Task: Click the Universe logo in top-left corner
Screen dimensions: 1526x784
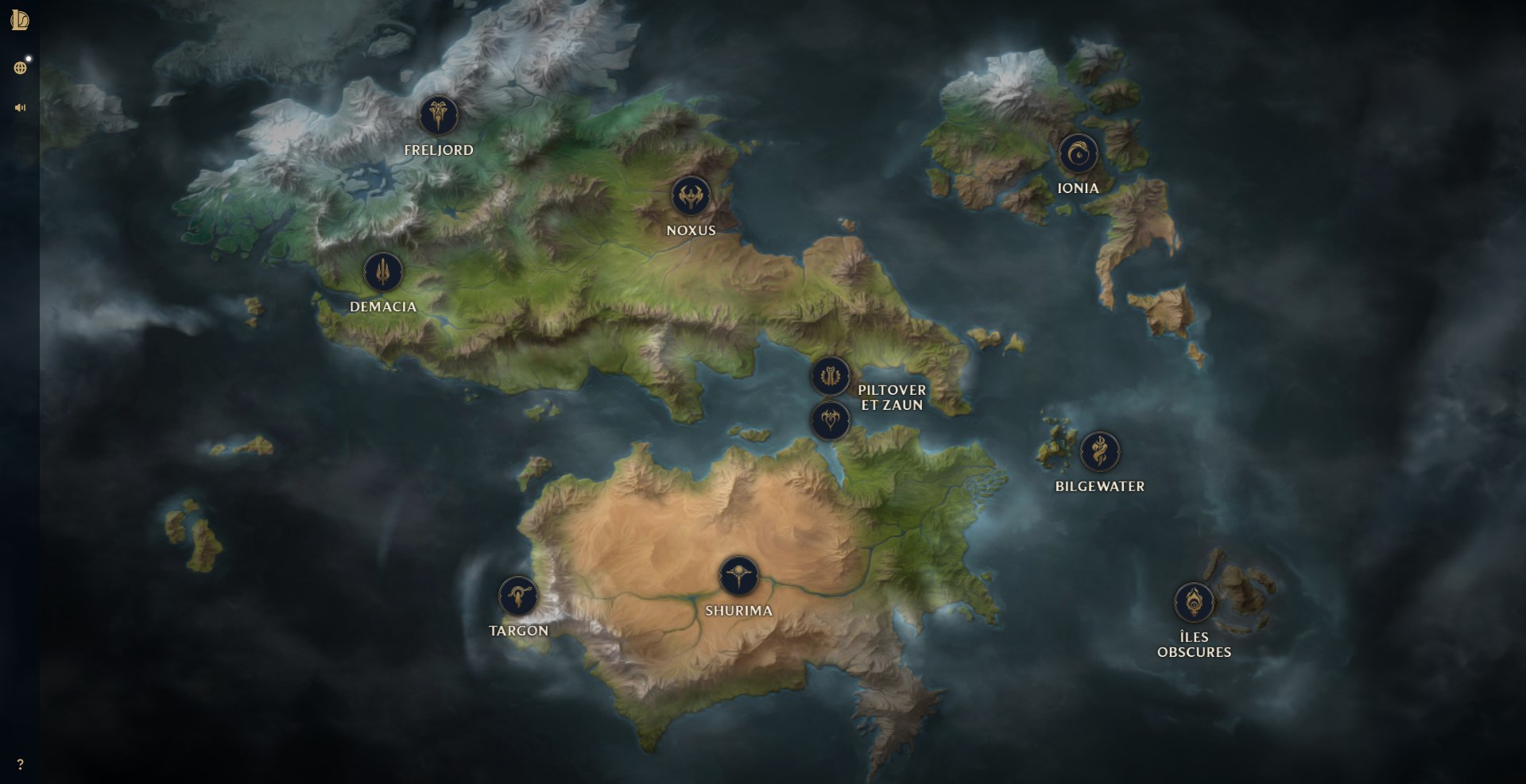Action: click(20, 21)
